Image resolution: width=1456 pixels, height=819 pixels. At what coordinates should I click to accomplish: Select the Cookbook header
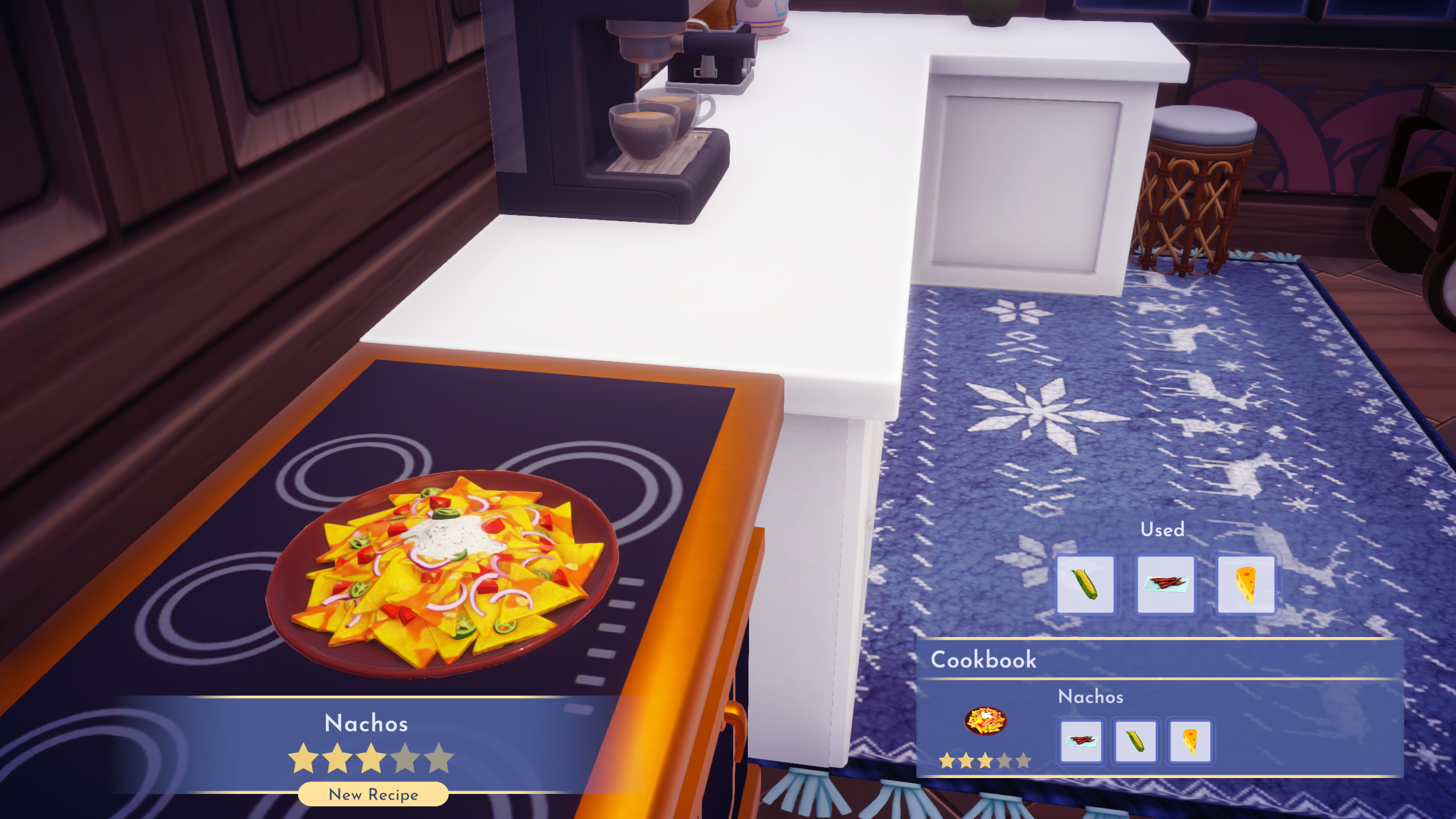click(x=984, y=660)
